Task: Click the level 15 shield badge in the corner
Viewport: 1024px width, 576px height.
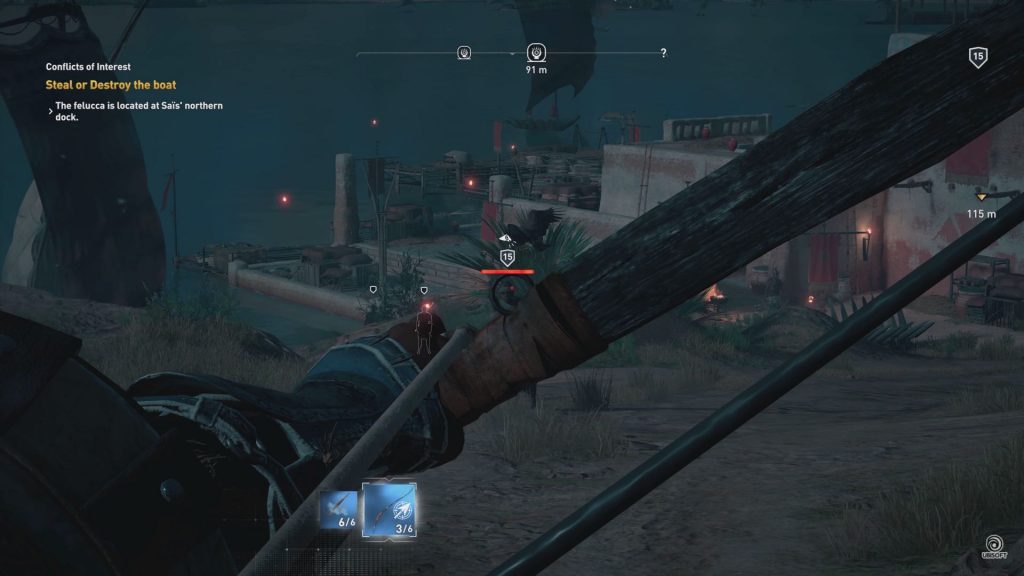Action: (978, 57)
